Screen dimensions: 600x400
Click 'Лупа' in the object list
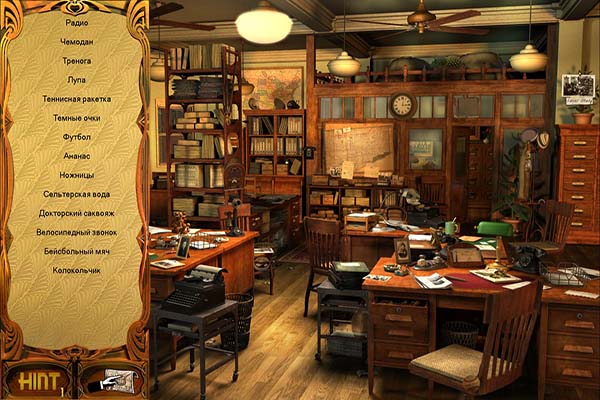click(77, 80)
